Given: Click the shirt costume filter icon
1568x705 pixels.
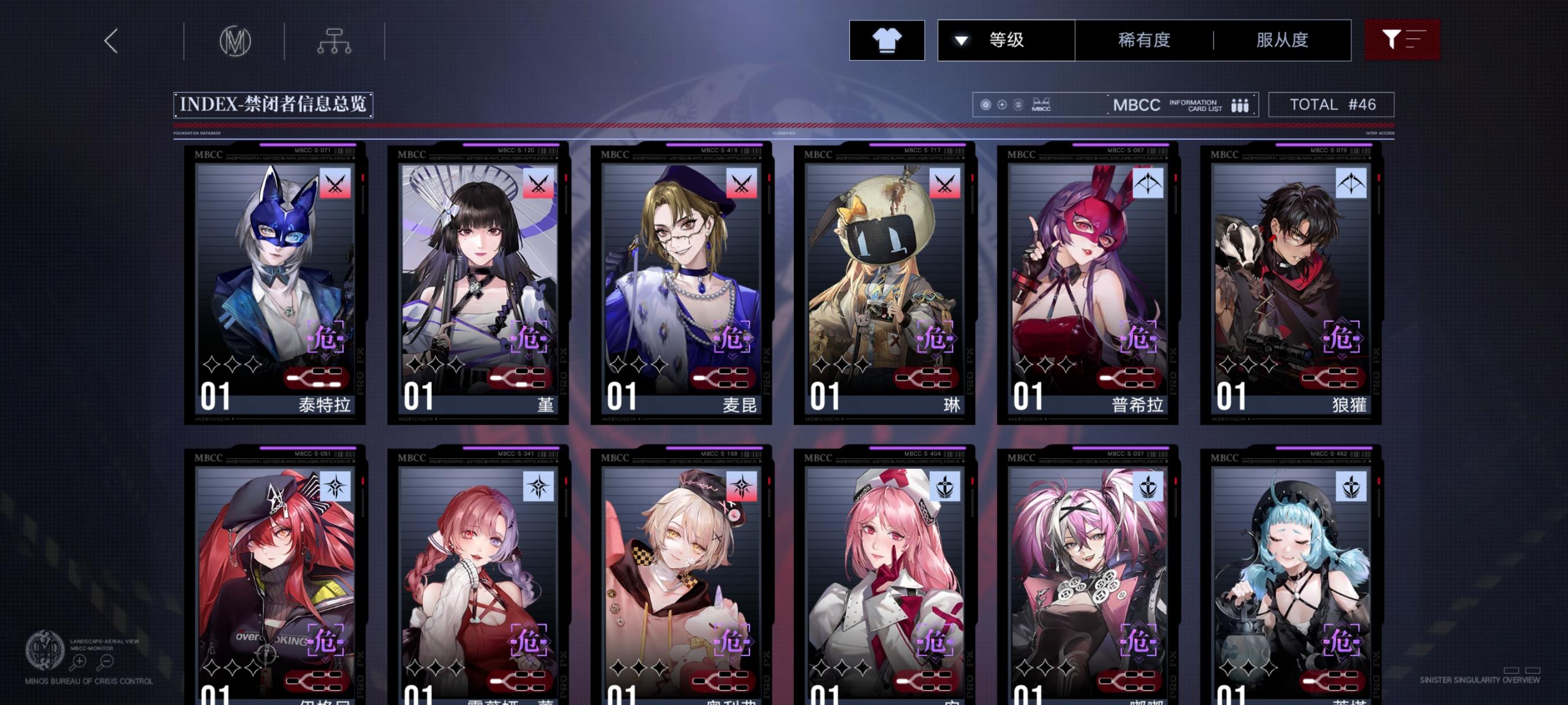Looking at the screenshot, I should [887, 40].
